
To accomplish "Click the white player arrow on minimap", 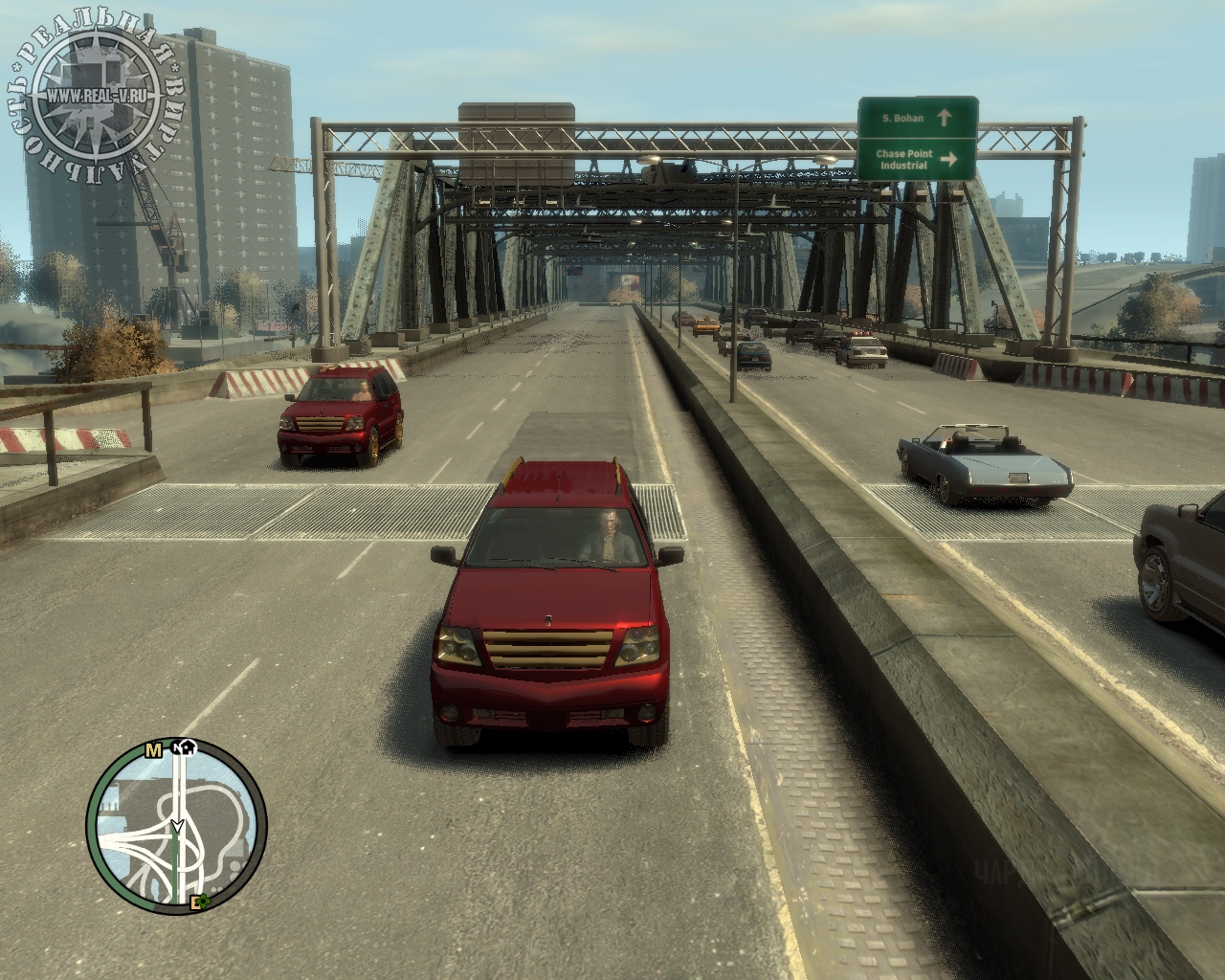I will (x=177, y=825).
